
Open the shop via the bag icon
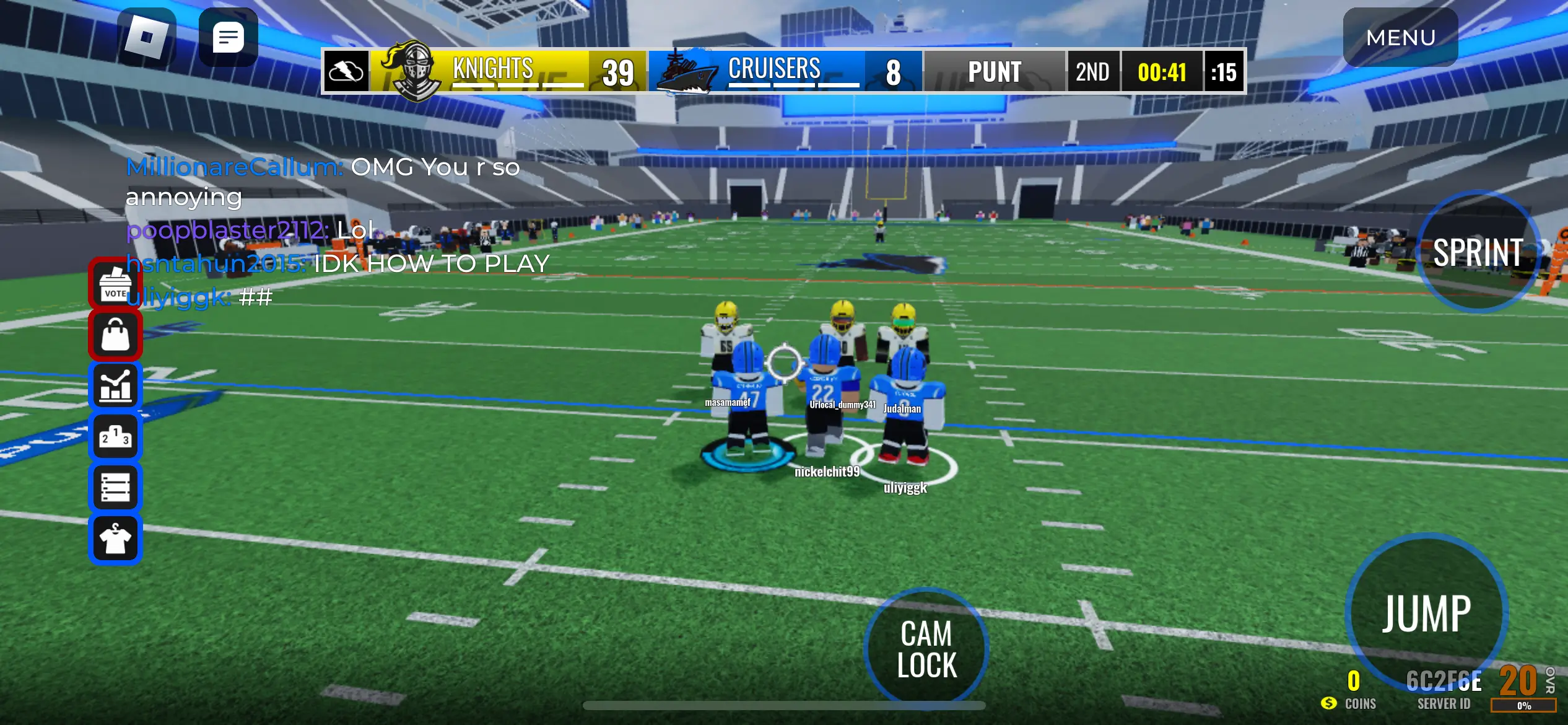point(115,335)
